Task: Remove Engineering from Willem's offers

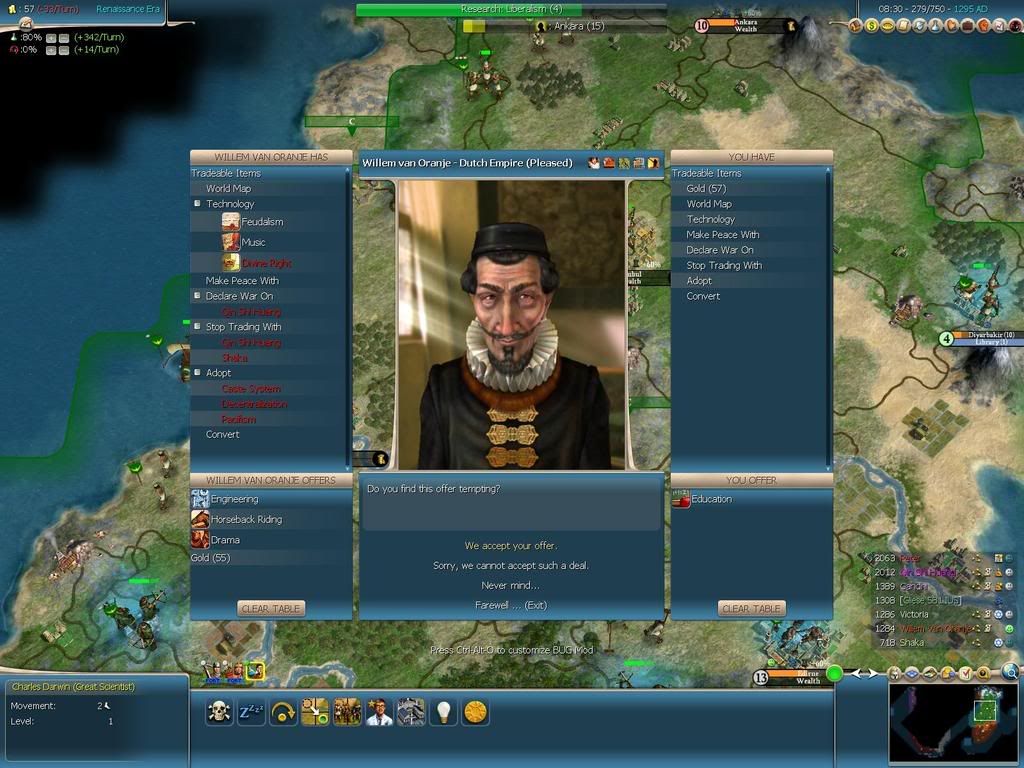Action: pyautogui.click(x=234, y=499)
